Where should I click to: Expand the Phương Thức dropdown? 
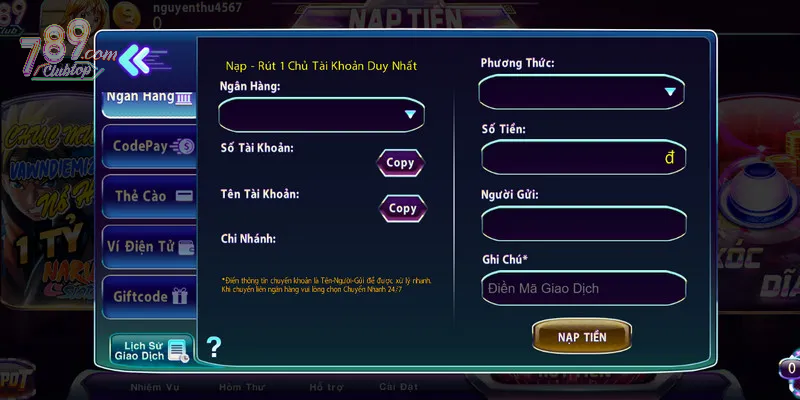tap(582, 93)
